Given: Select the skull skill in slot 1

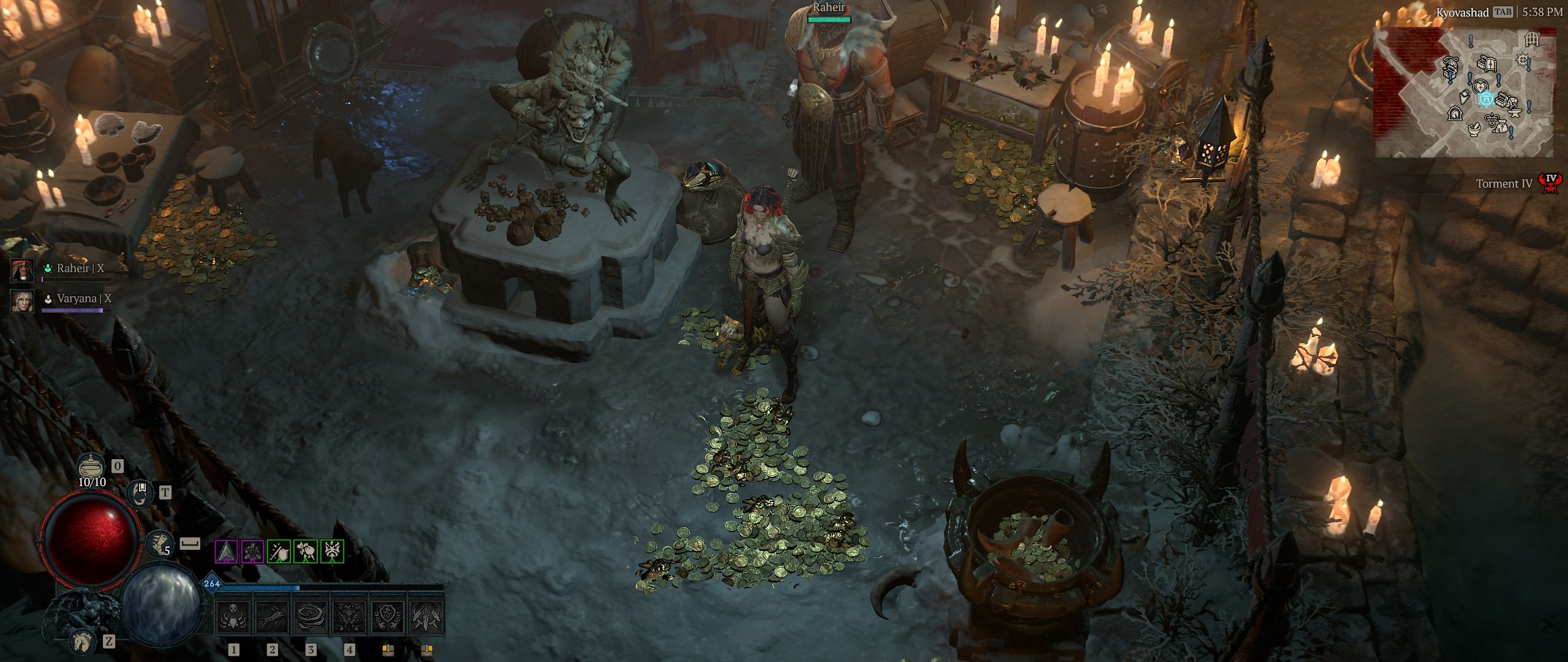Looking at the screenshot, I should [x=235, y=615].
